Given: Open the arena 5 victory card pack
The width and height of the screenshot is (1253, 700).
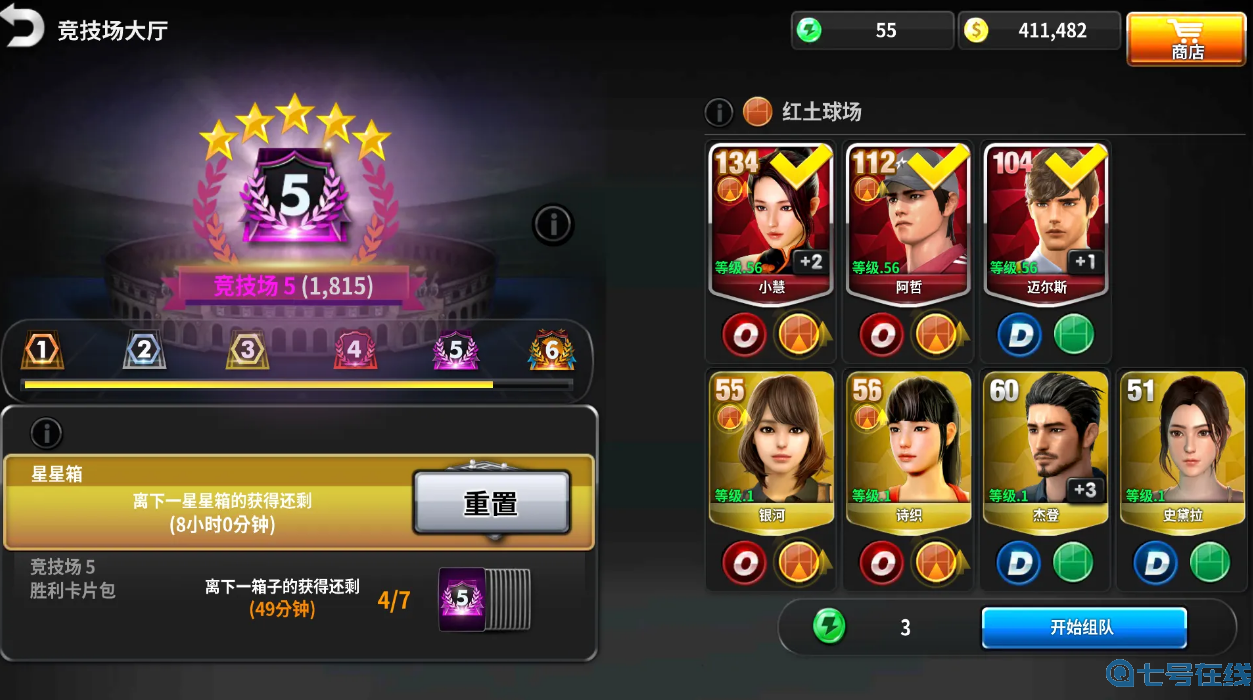Looking at the screenshot, I should coord(484,600).
